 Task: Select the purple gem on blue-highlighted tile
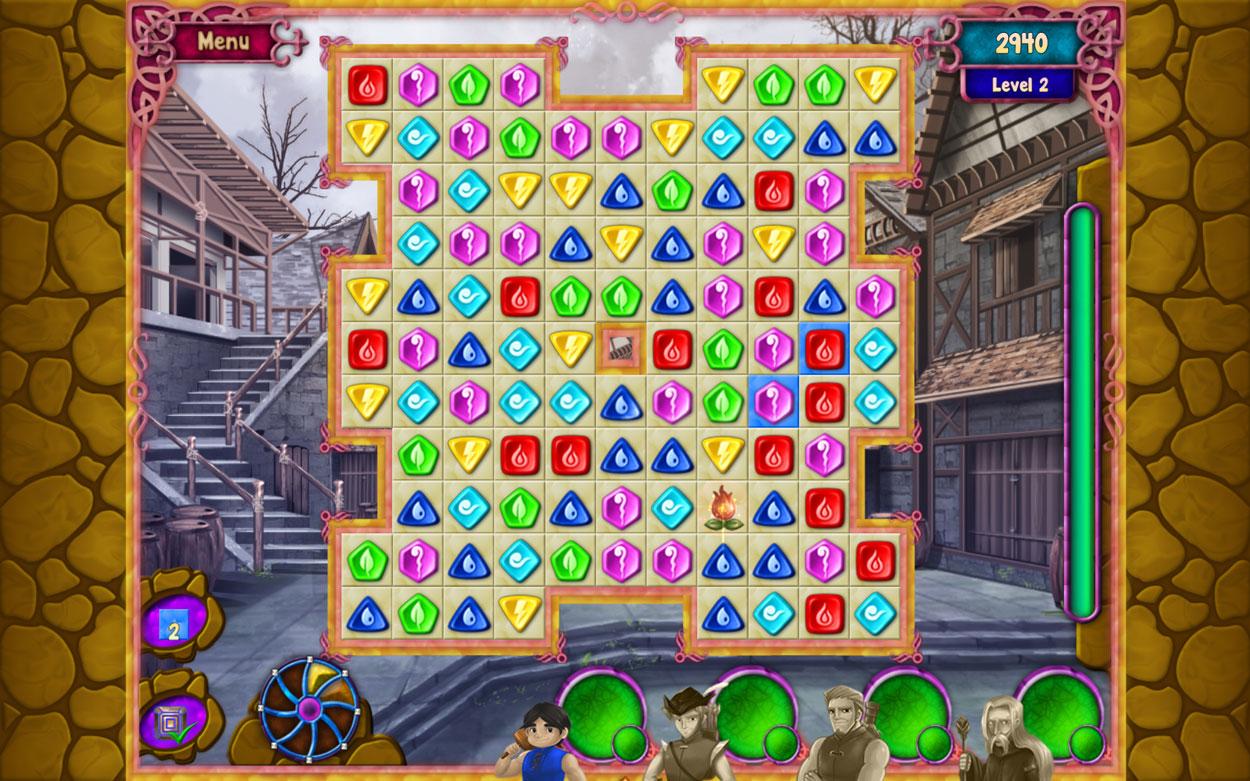[x=773, y=402]
